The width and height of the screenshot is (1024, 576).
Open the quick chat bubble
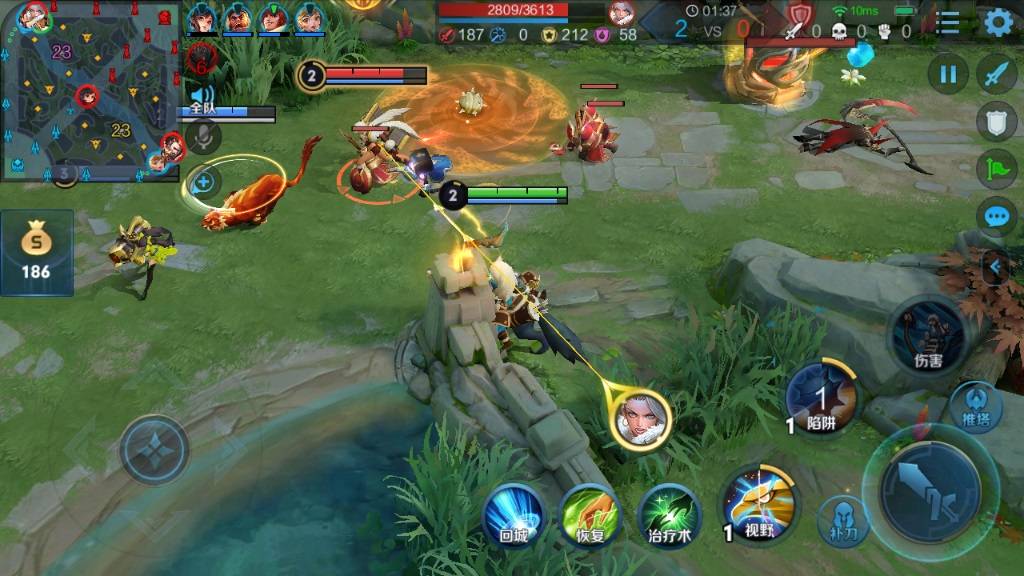(x=996, y=216)
